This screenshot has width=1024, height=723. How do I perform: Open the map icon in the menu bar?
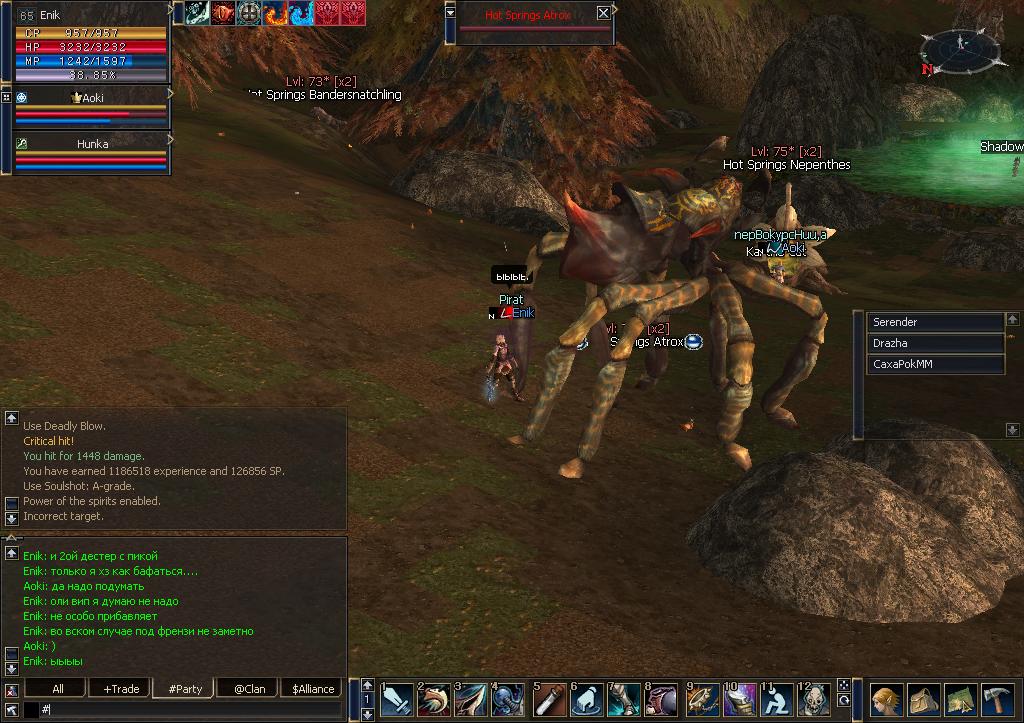[960, 699]
